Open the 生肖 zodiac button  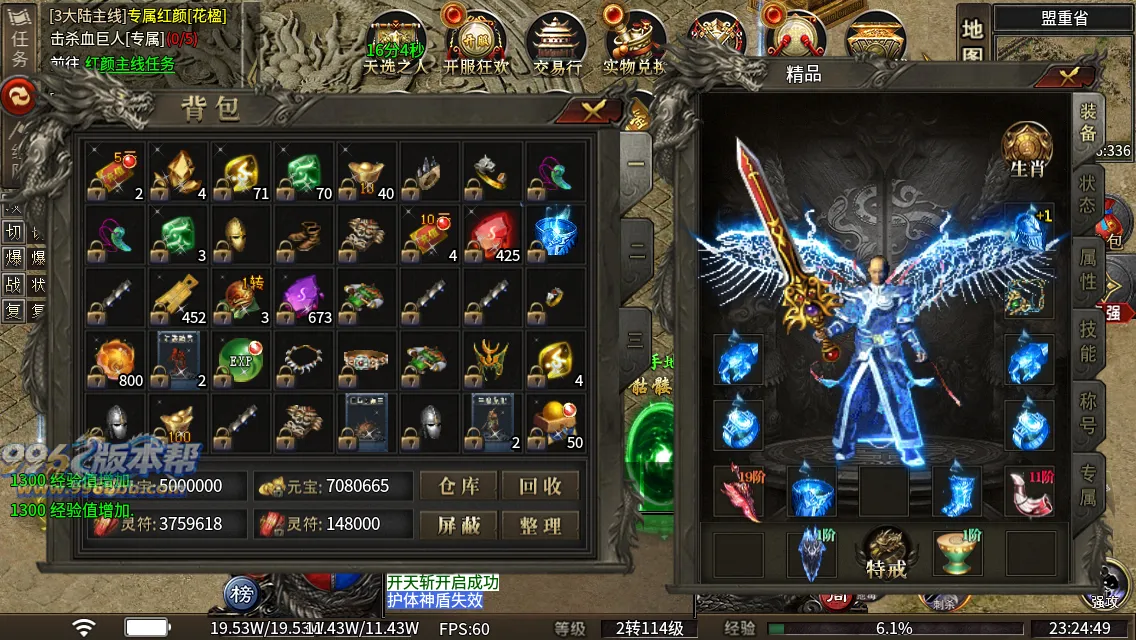click(1027, 151)
